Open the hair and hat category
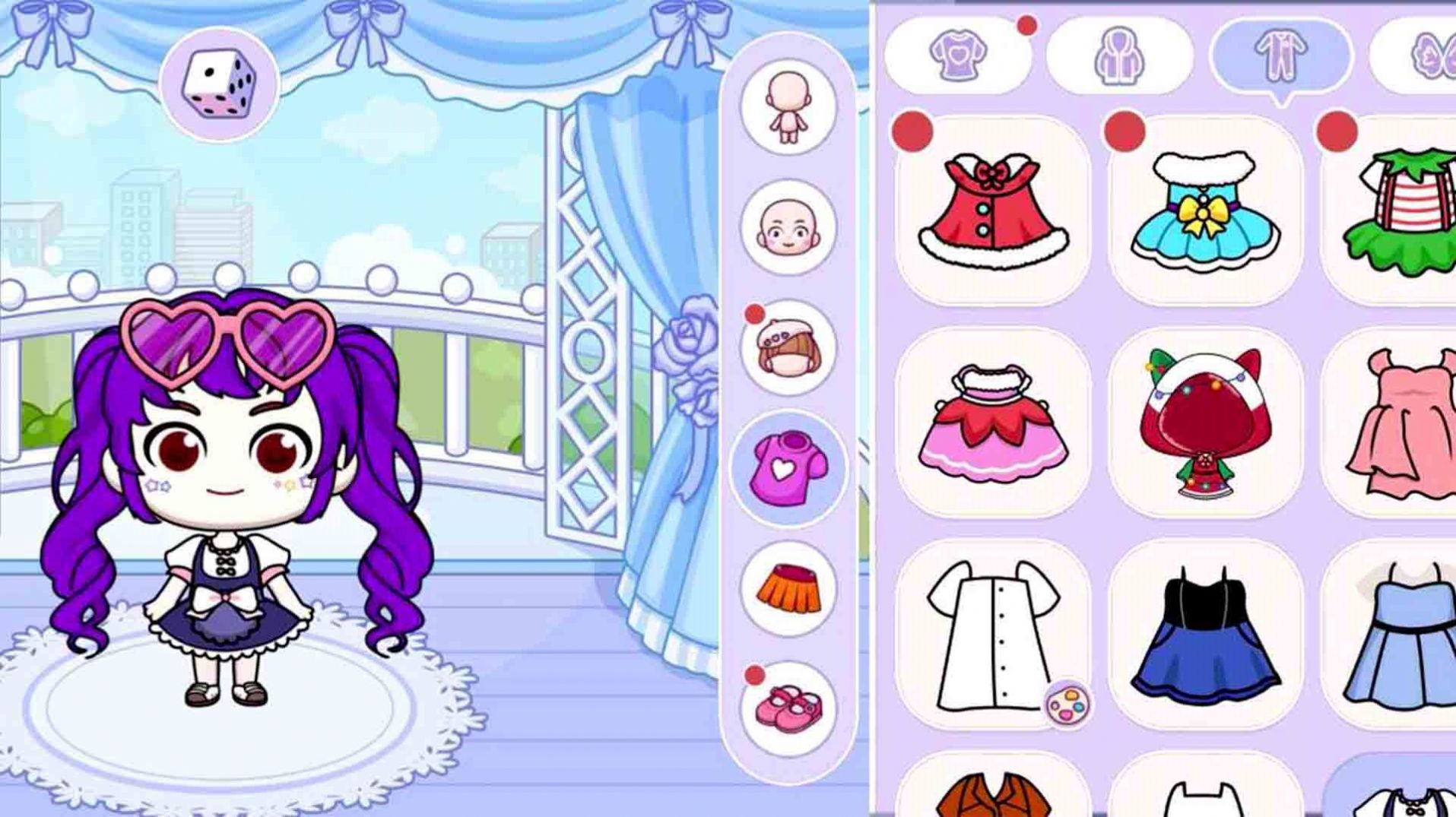The width and height of the screenshot is (1456, 817). [788, 348]
